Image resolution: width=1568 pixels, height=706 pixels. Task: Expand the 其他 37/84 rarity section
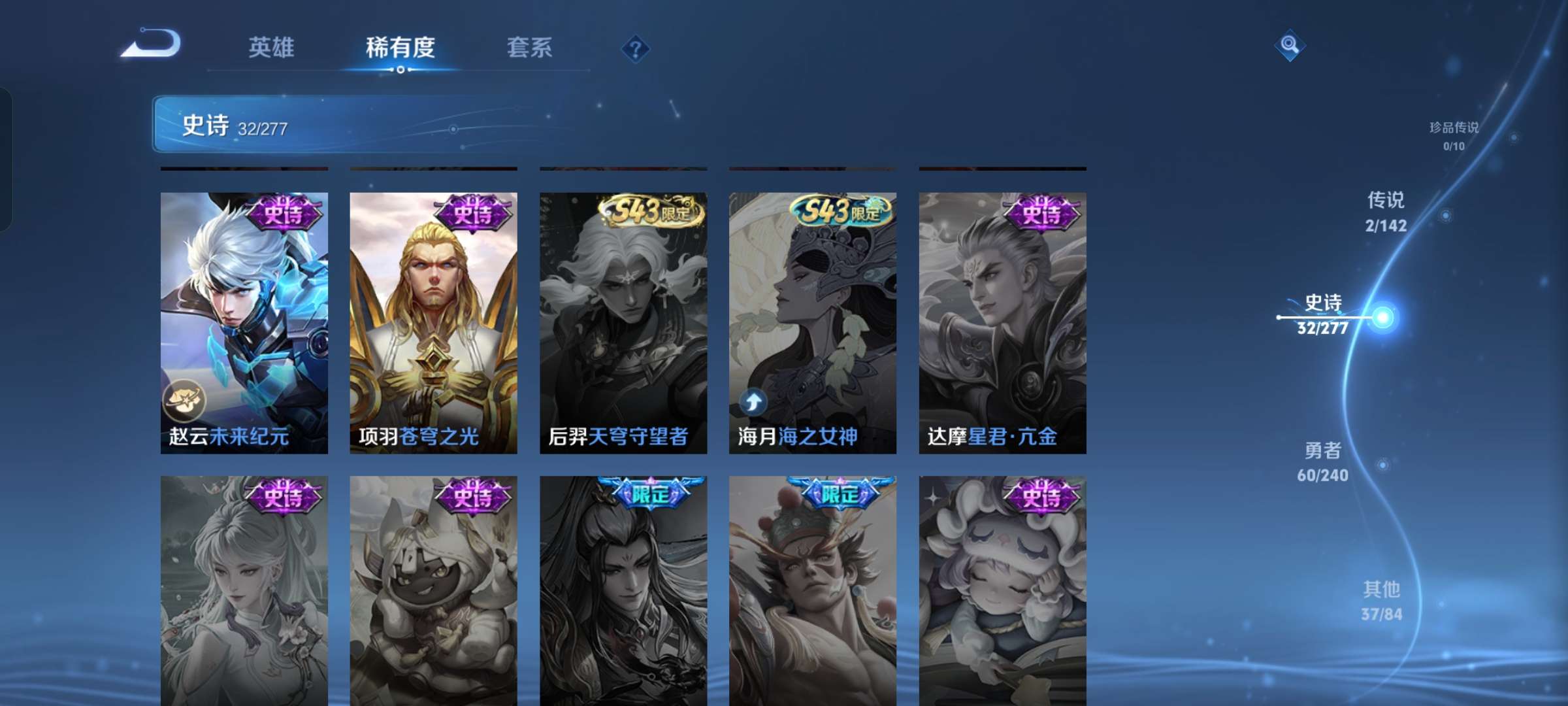click(x=1382, y=603)
